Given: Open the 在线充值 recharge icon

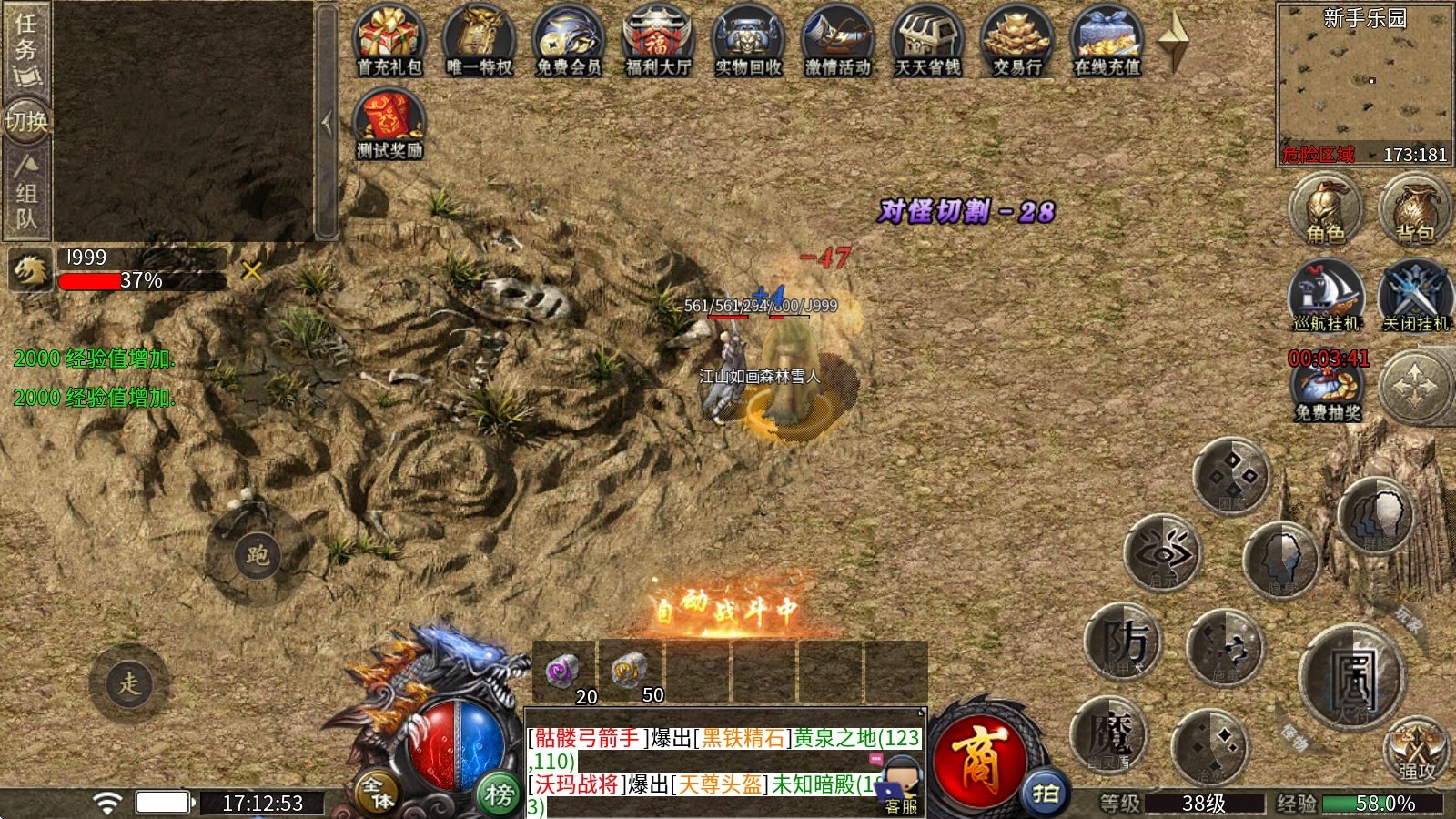Looking at the screenshot, I should click(1107, 42).
